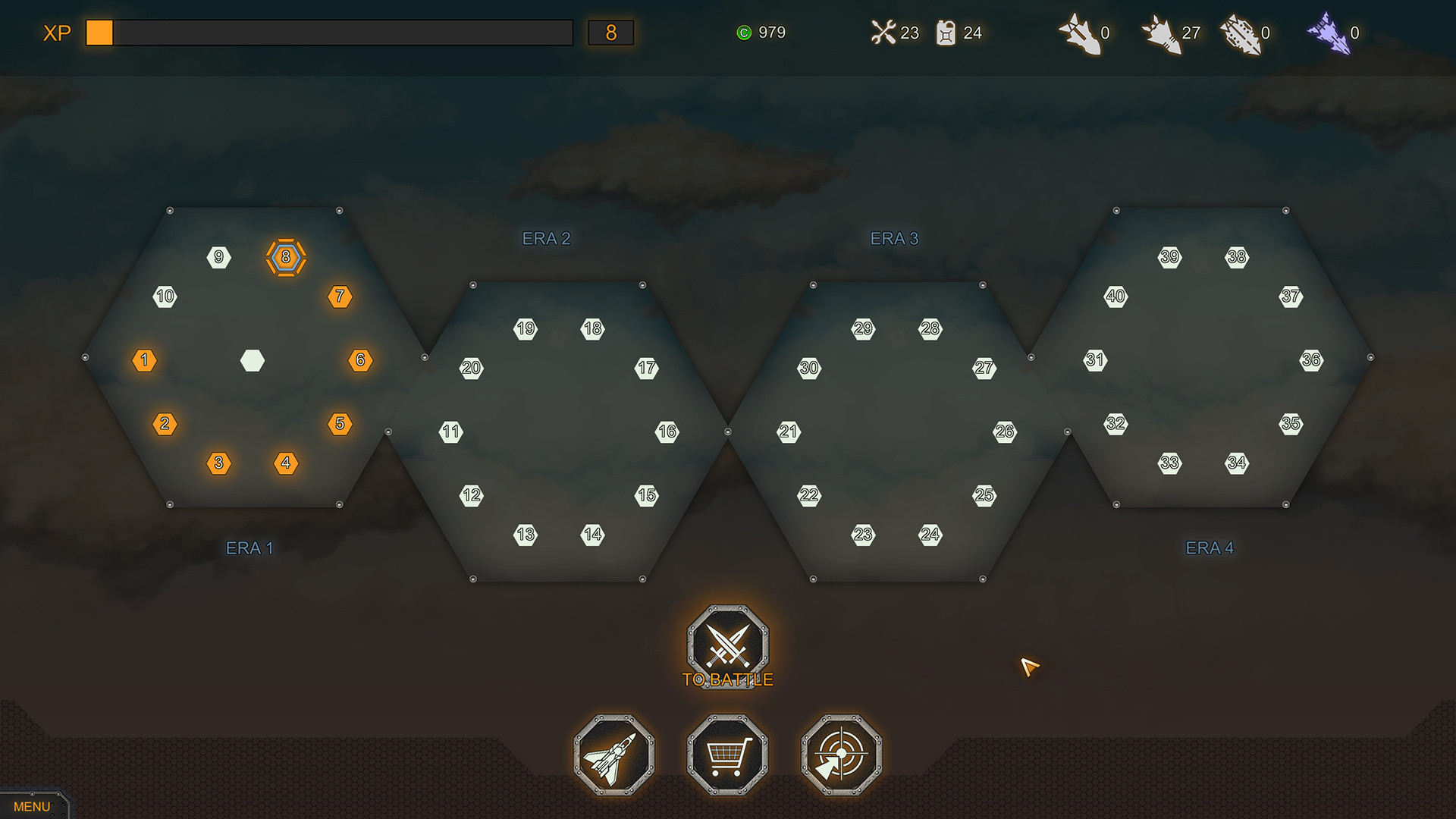
Task: Click the wrench repair resource icon
Action: [882, 33]
